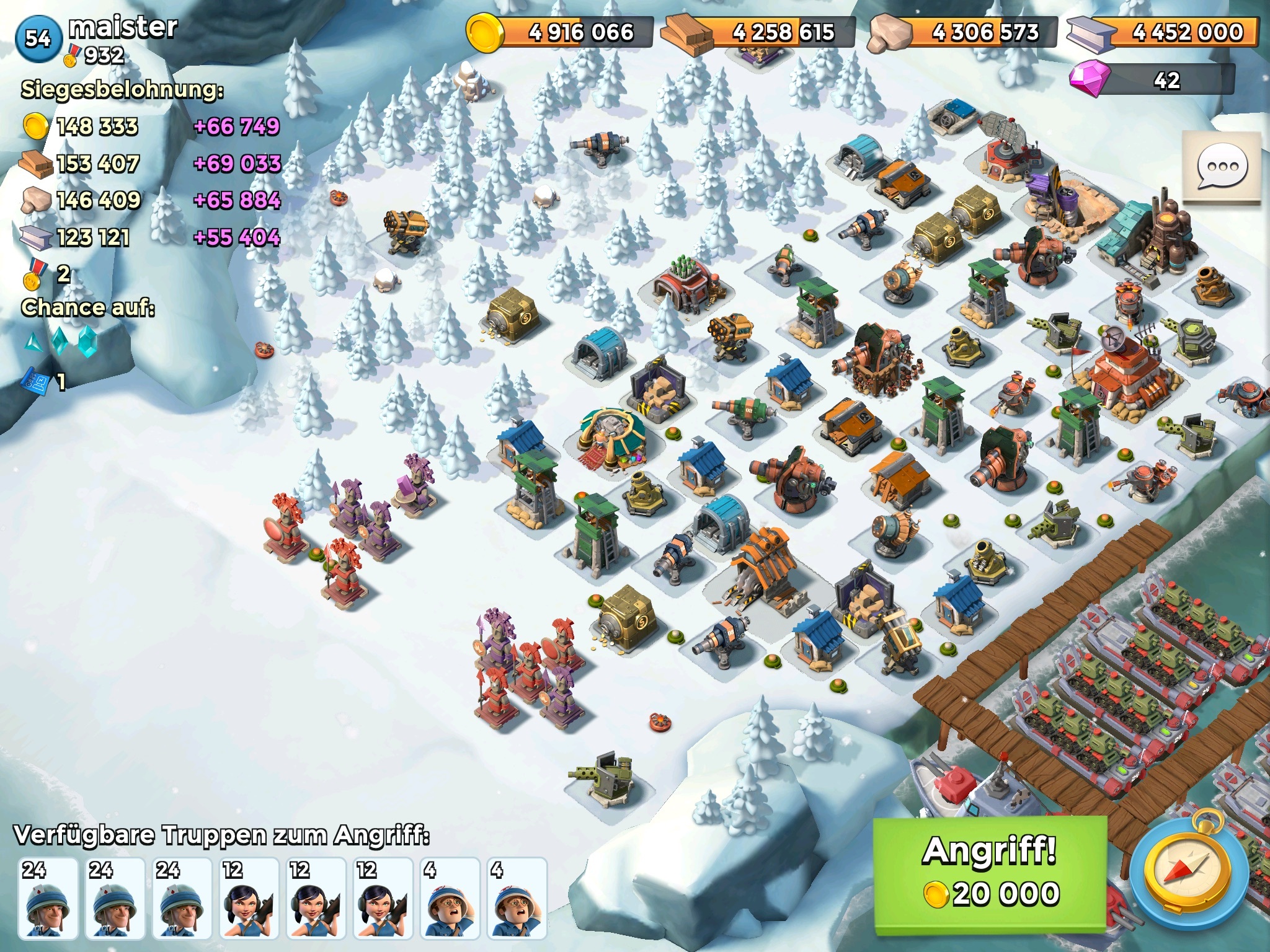
Task: Open the diamond shop via the gem counter
Action: tap(1152, 81)
